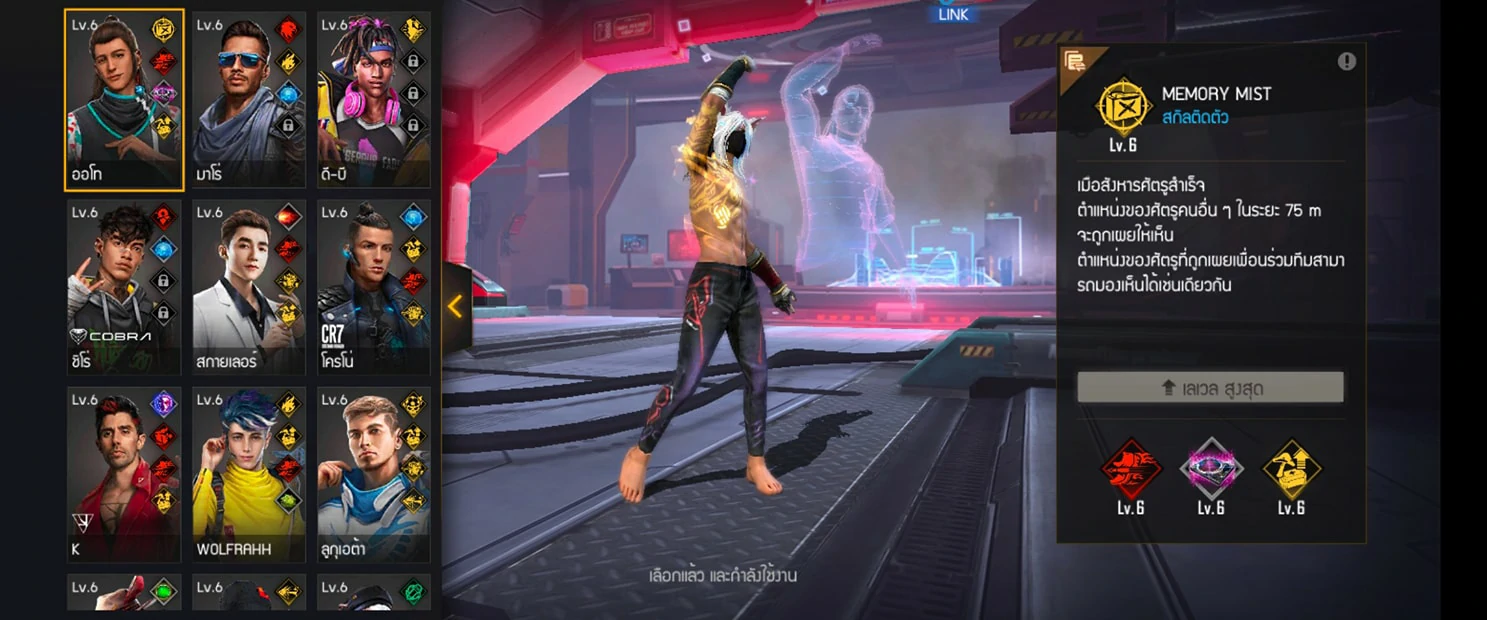Choose the ลูกเอต้า character card
The width and height of the screenshot is (1487, 620).
(360, 474)
